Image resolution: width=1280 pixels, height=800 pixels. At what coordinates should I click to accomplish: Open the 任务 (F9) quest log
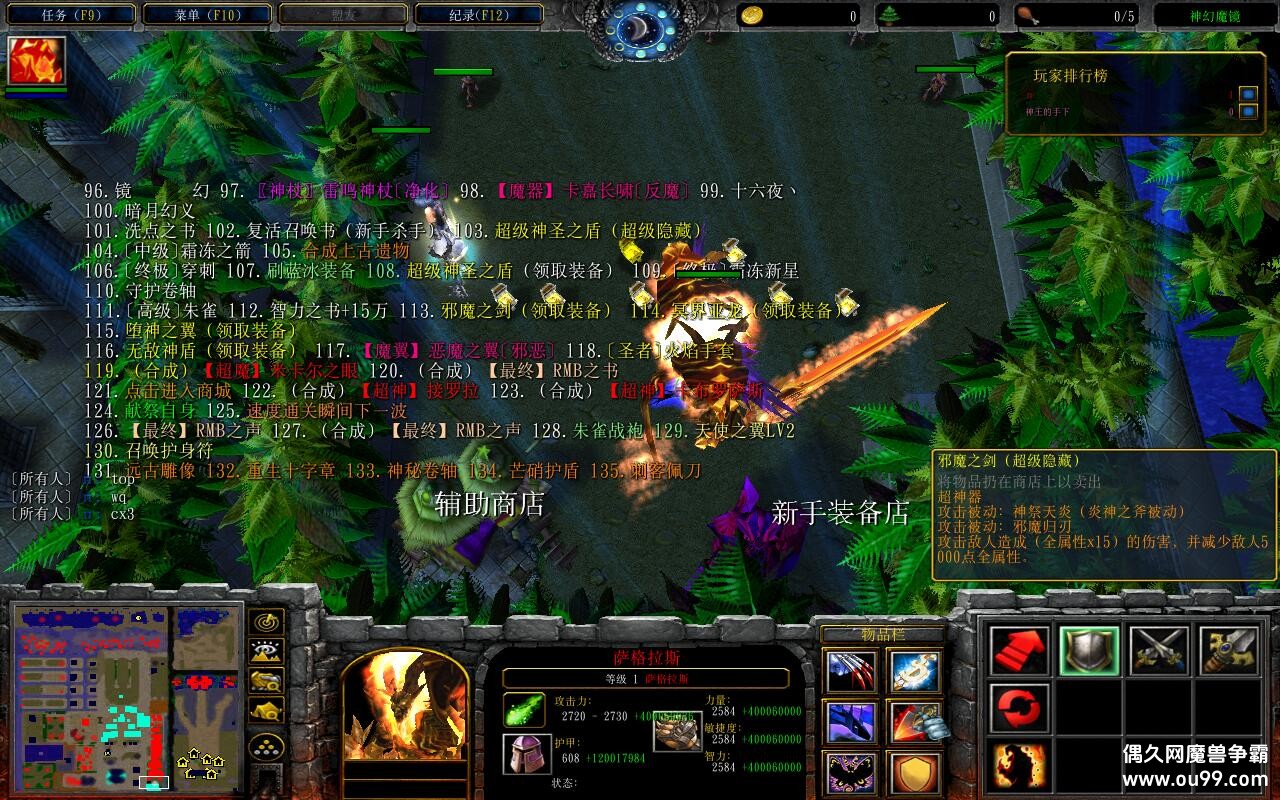70,13
